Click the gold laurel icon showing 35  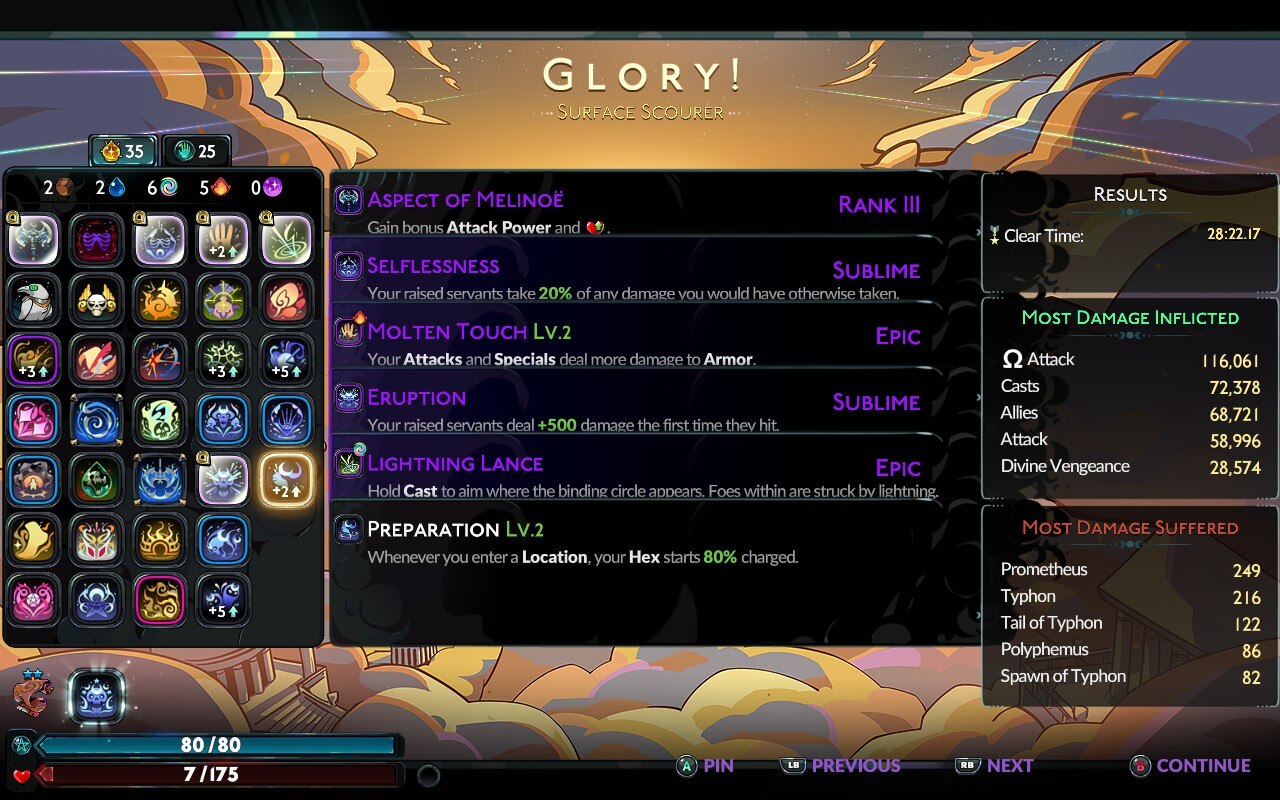(x=122, y=151)
